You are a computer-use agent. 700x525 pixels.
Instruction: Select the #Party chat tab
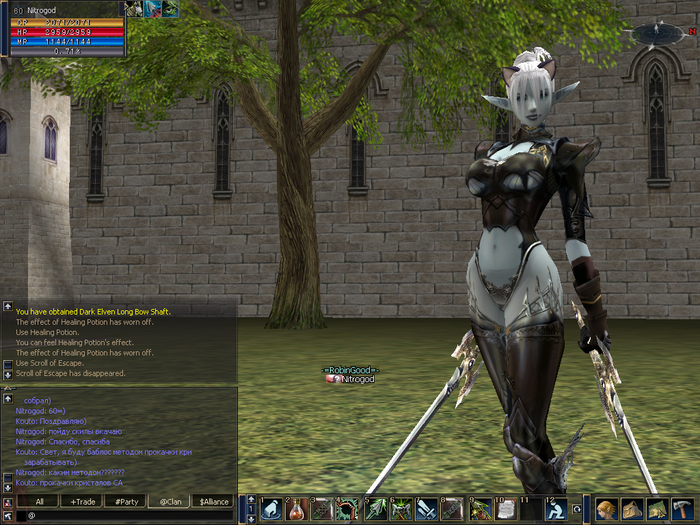125,501
